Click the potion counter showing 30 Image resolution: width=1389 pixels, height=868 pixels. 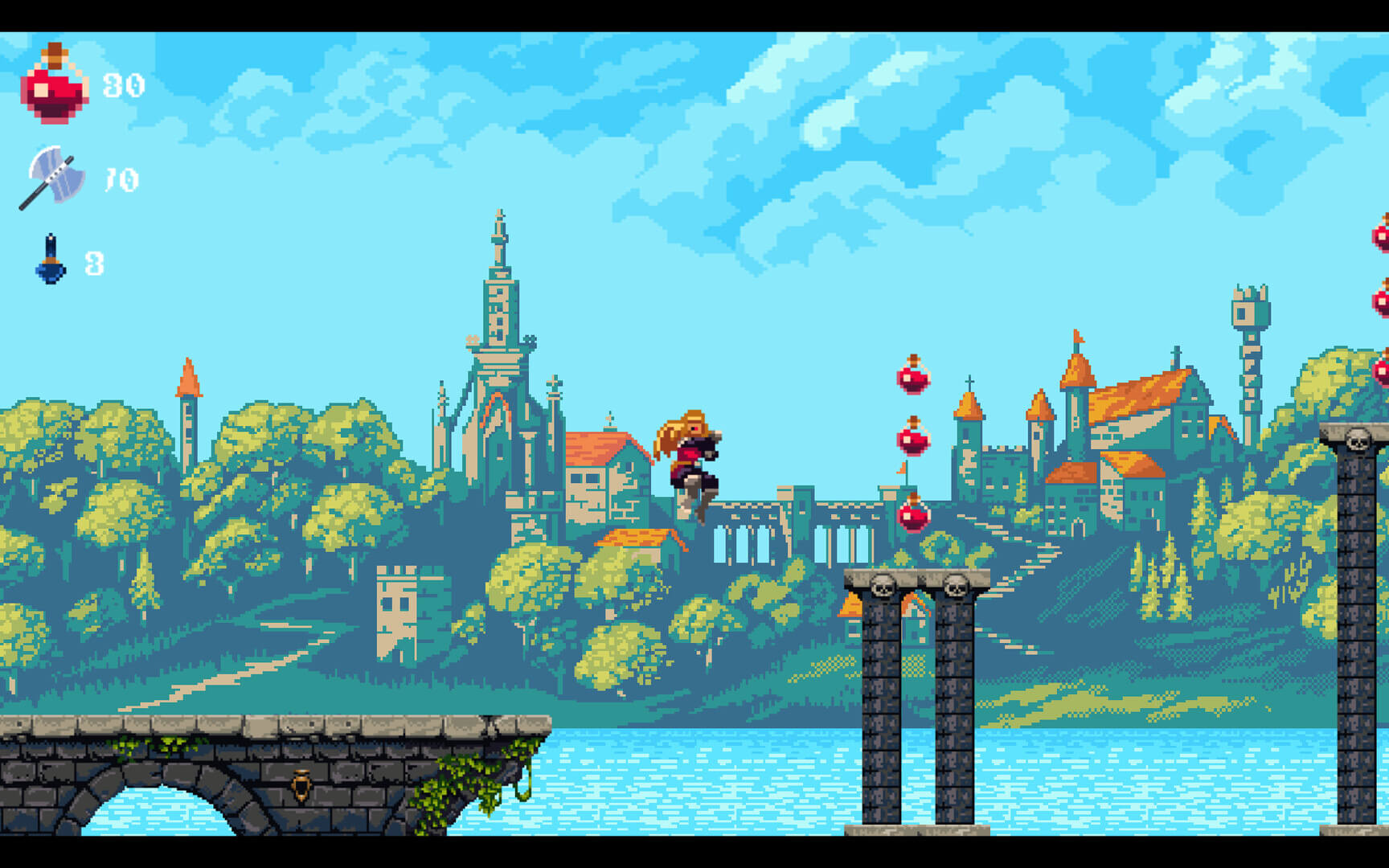pyautogui.click(x=123, y=83)
